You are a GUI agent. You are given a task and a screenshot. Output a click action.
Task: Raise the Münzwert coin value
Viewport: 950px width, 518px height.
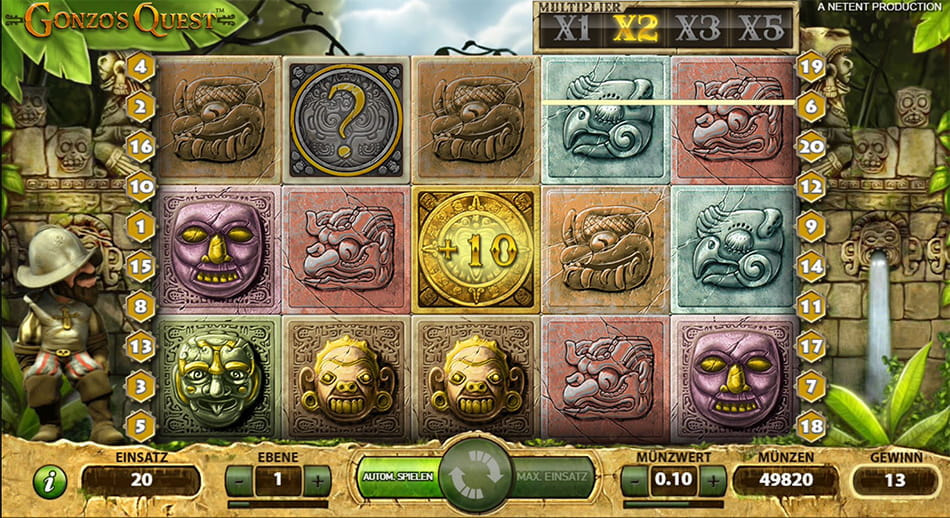coord(712,481)
